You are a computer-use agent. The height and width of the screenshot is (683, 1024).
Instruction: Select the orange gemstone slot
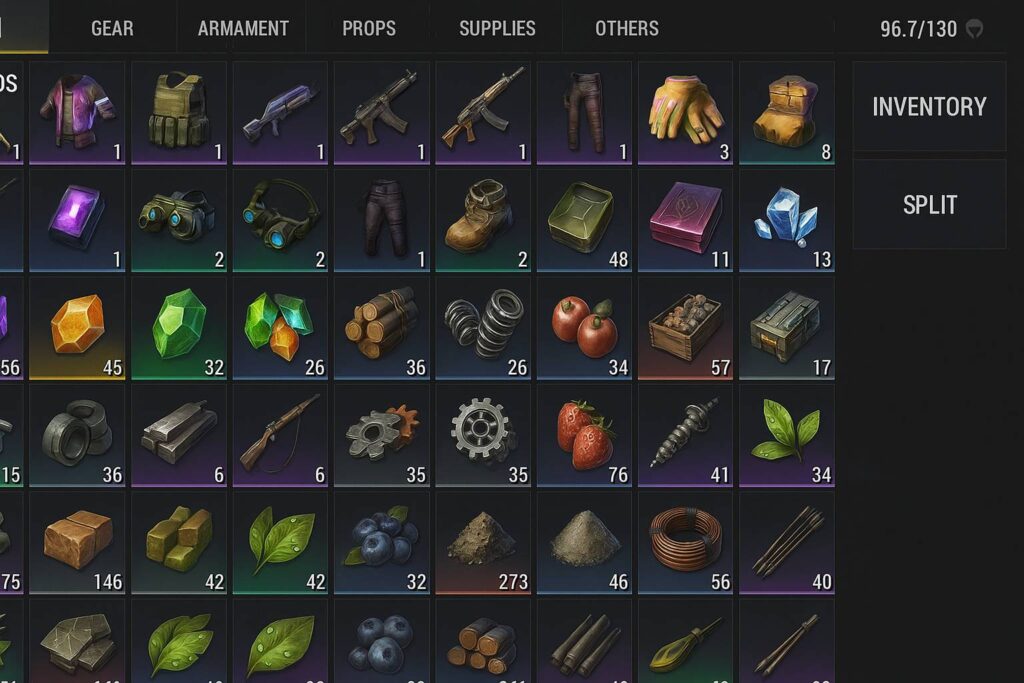[77, 328]
